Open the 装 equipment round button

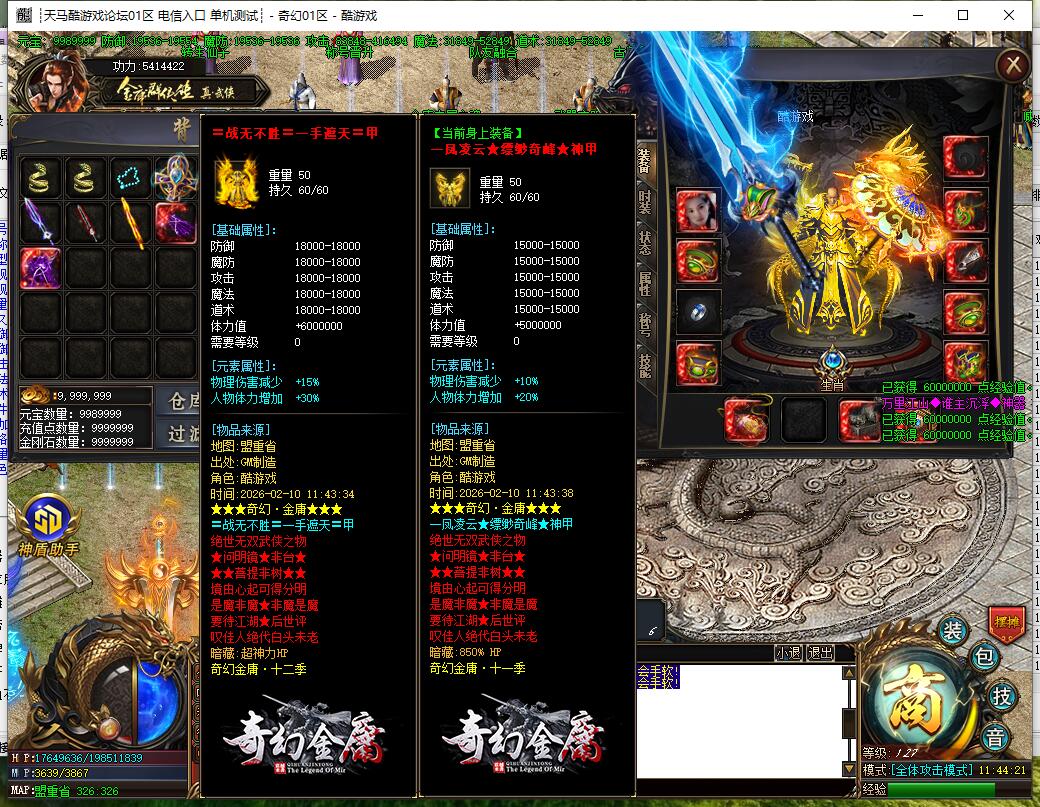pos(952,631)
